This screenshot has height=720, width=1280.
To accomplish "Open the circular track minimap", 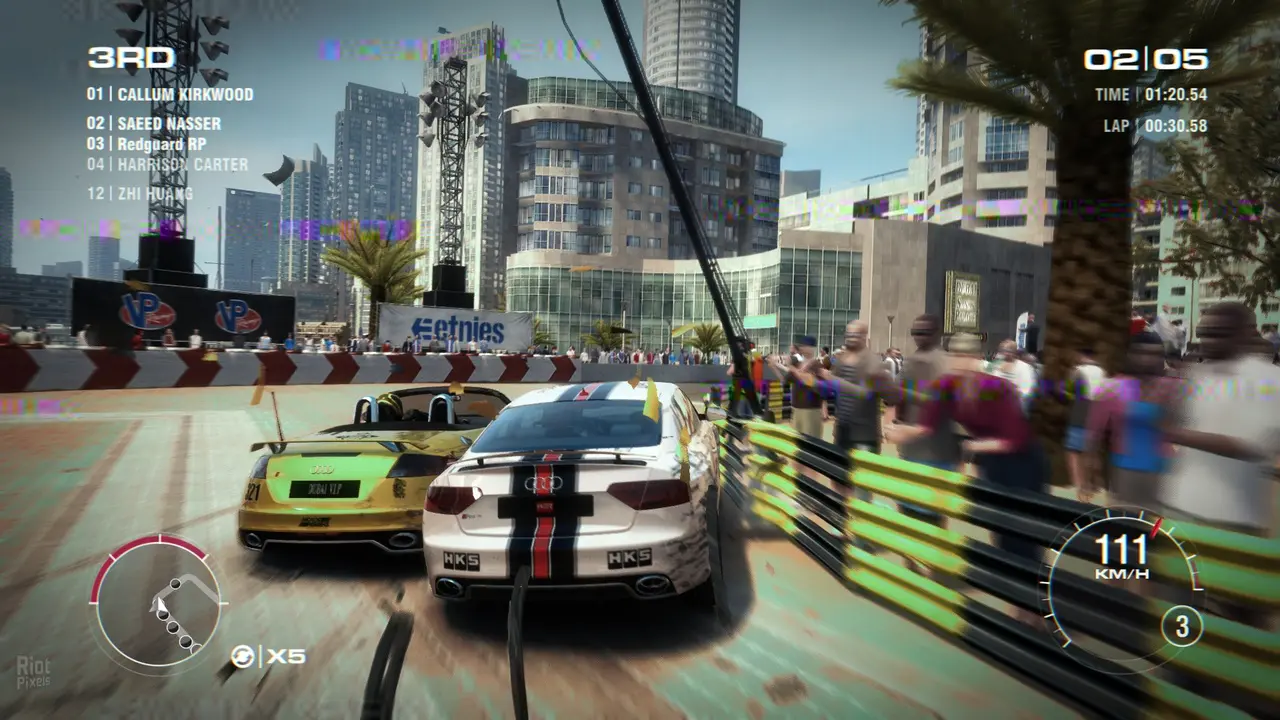I will coord(157,601).
